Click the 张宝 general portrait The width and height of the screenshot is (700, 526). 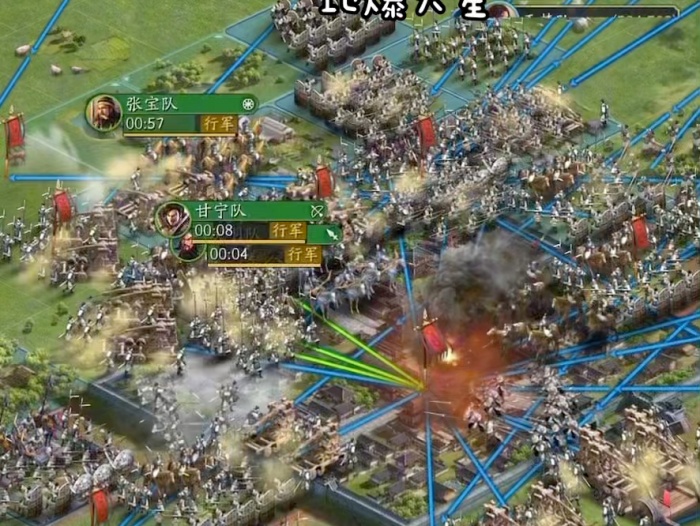click(x=104, y=113)
